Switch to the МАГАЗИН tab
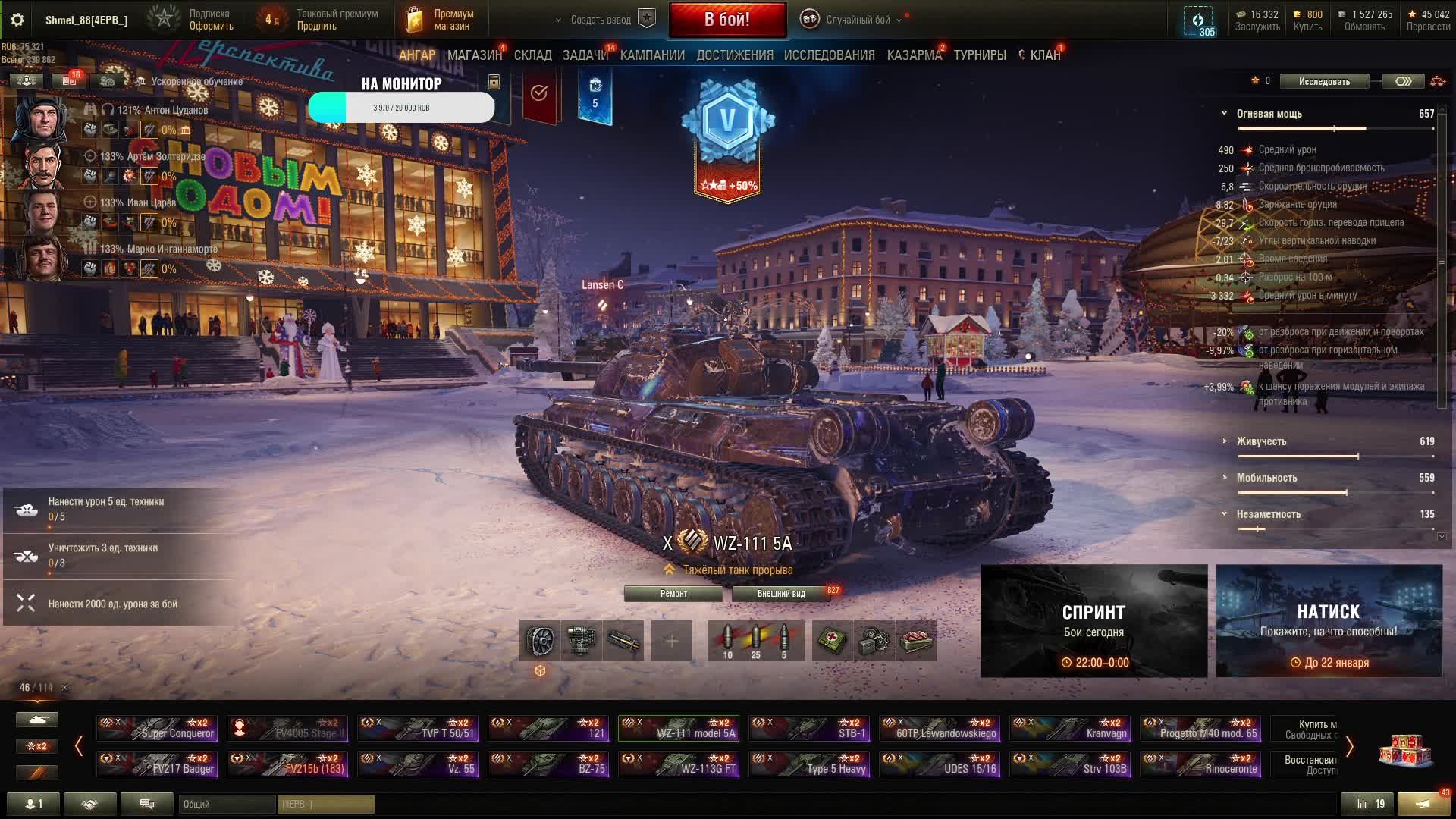 click(x=474, y=55)
